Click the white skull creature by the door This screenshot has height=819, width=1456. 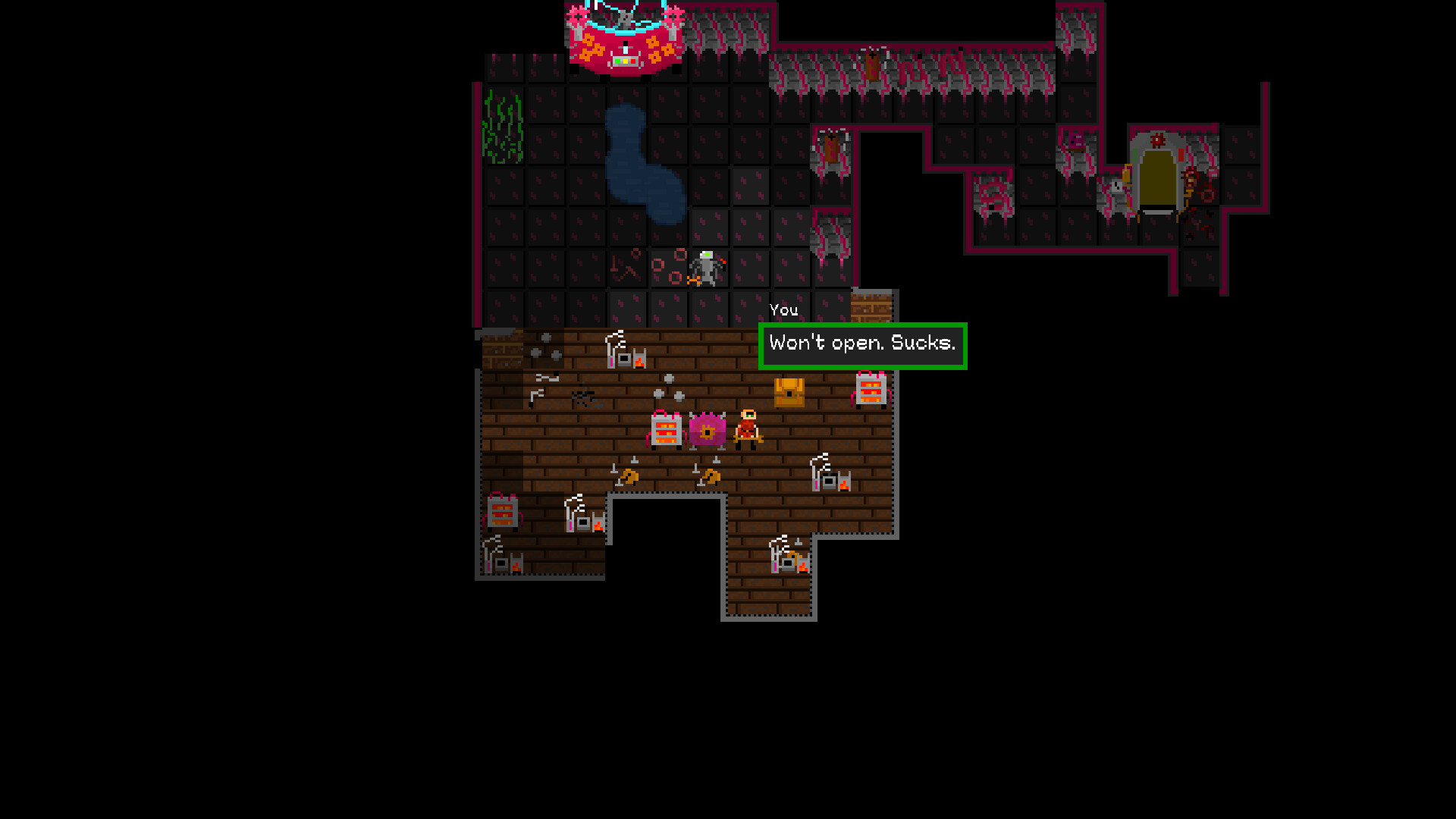tap(1116, 188)
